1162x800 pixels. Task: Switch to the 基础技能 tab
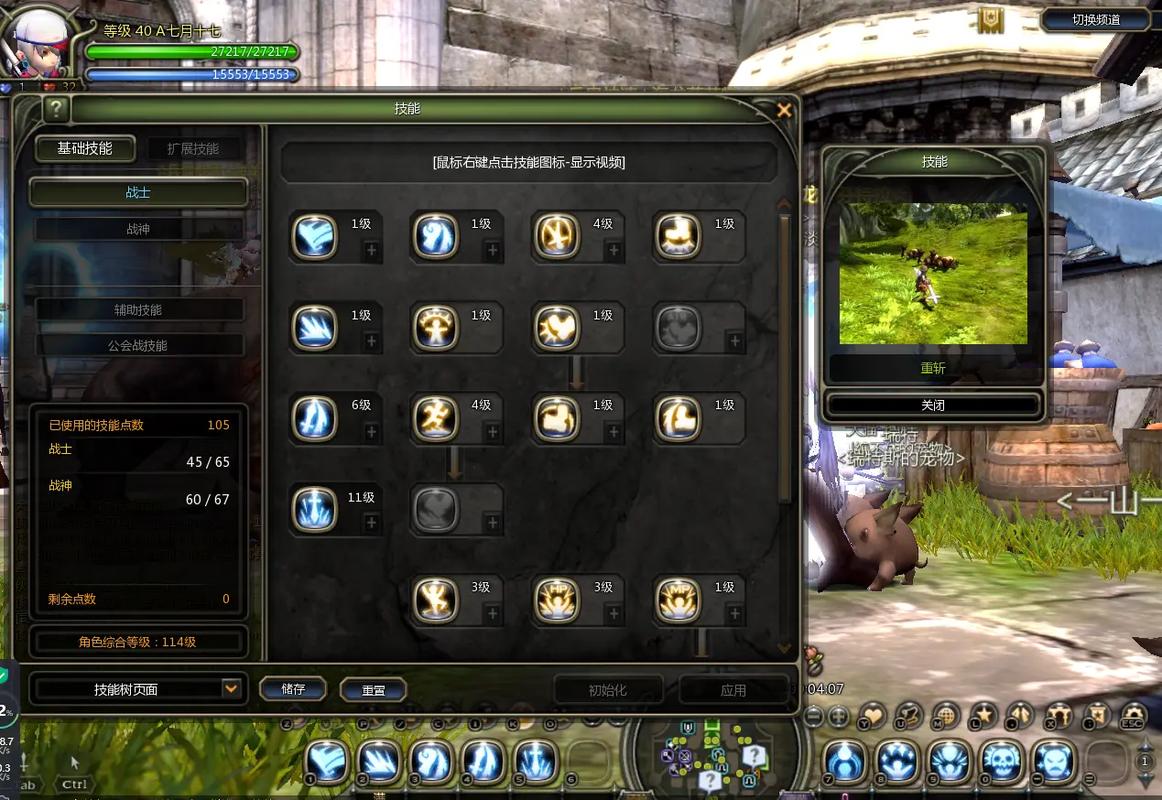tap(85, 149)
